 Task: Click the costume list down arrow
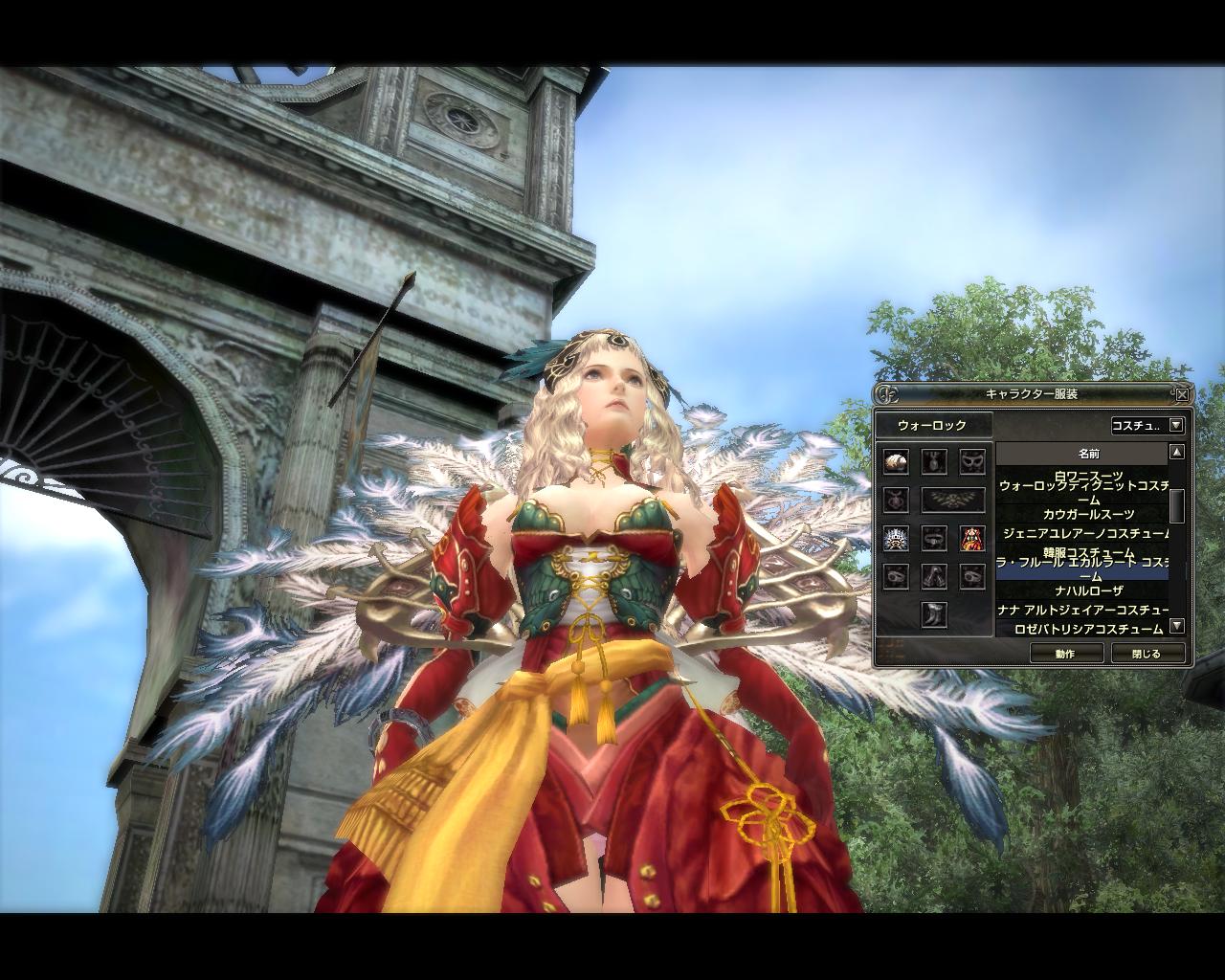coord(1177,626)
